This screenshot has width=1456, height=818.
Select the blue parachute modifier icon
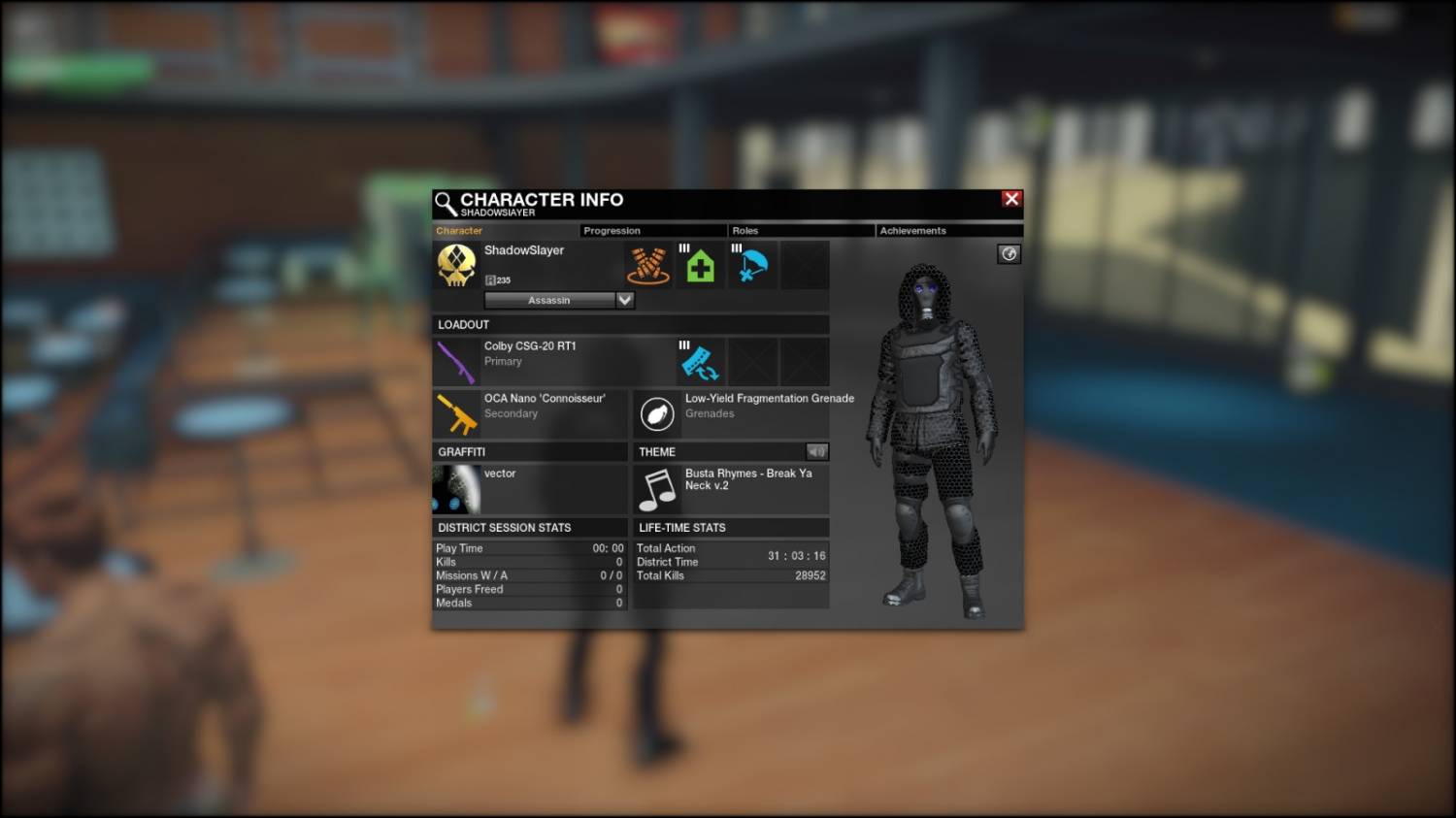point(752,265)
